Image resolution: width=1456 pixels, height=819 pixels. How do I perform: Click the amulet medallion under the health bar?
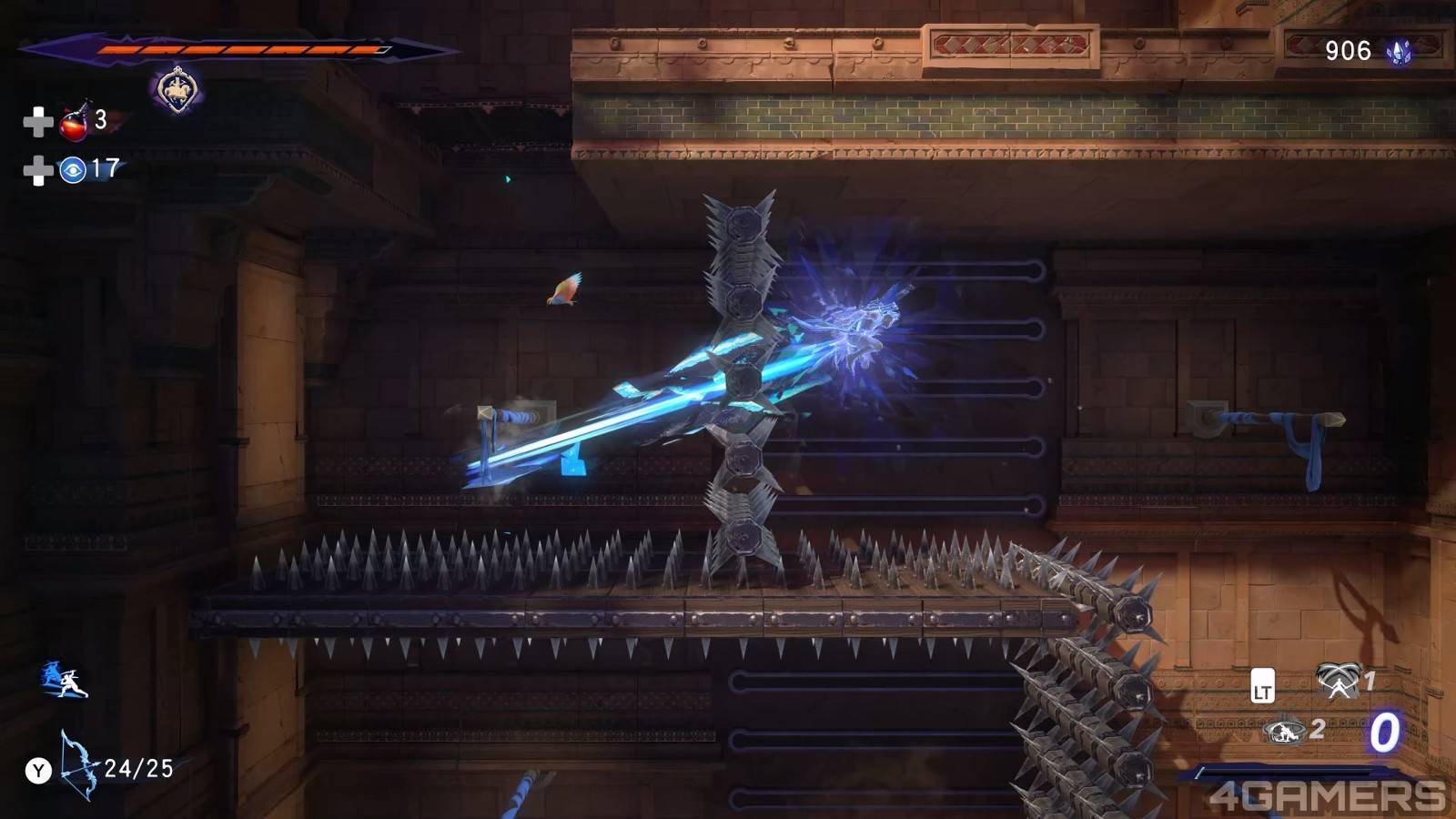pos(177,91)
